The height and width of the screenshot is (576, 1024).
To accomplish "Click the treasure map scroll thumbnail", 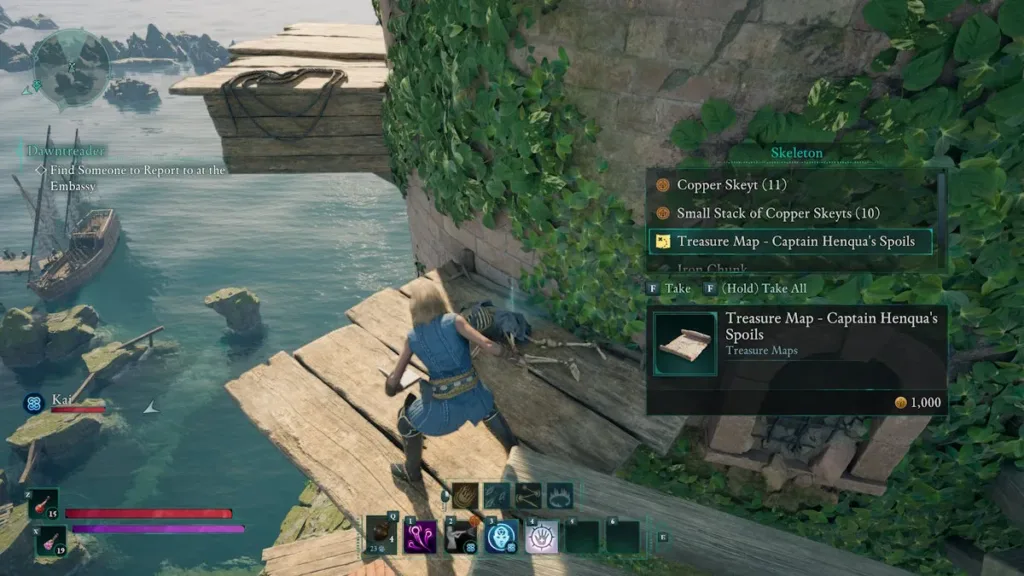I will (685, 344).
